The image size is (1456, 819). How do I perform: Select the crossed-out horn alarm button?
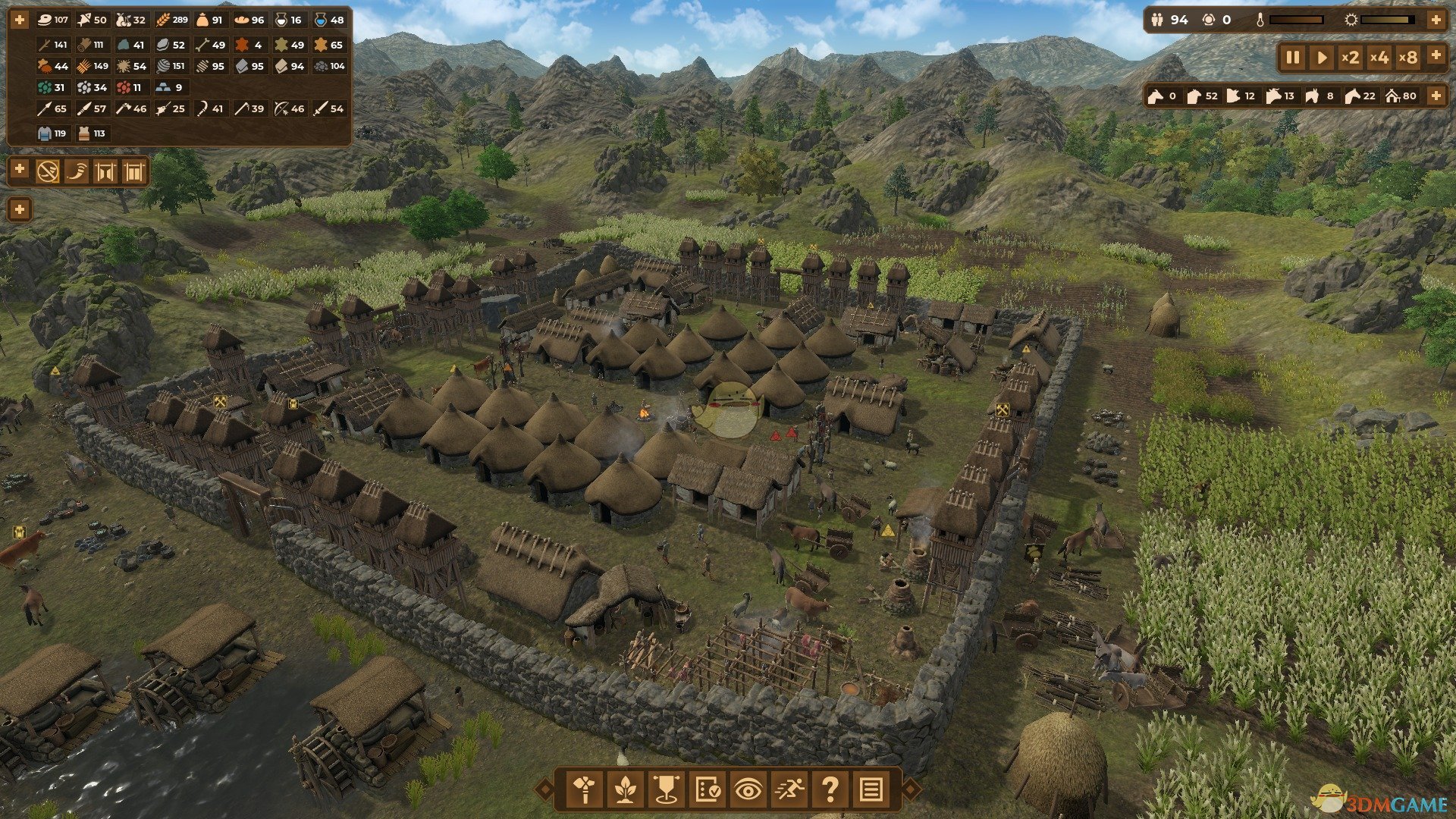[x=48, y=171]
